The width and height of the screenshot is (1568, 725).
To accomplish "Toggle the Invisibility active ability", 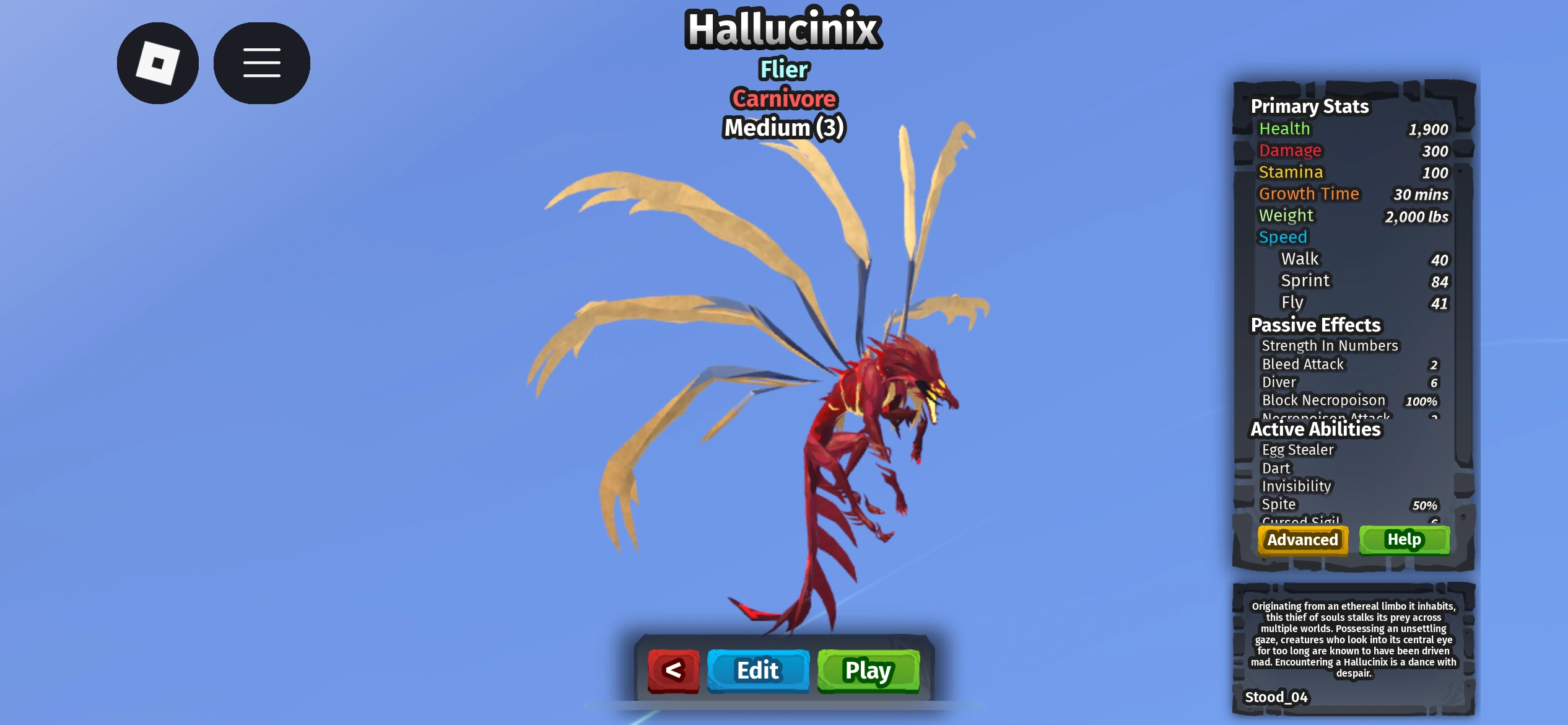I will [x=1297, y=486].
